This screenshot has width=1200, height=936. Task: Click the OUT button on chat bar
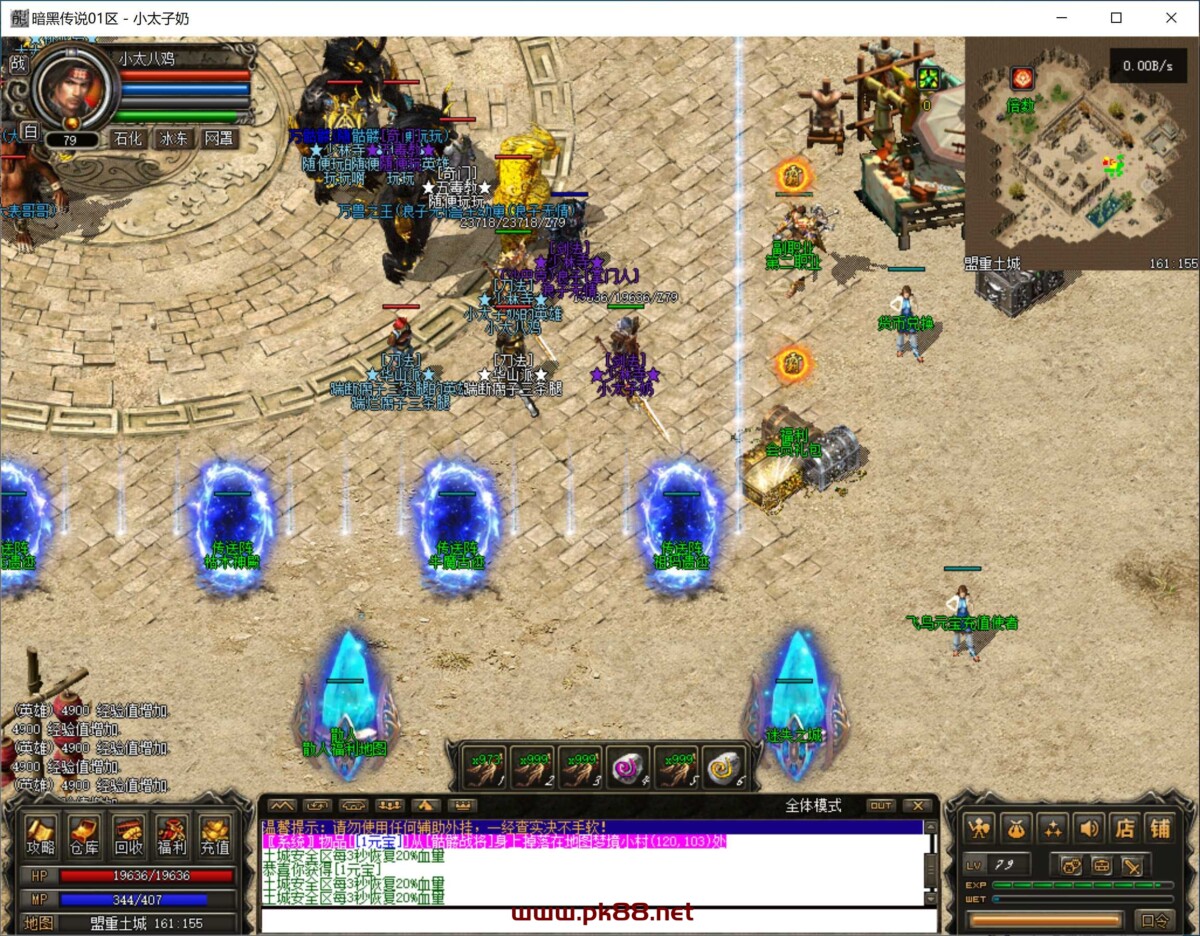(880, 806)
